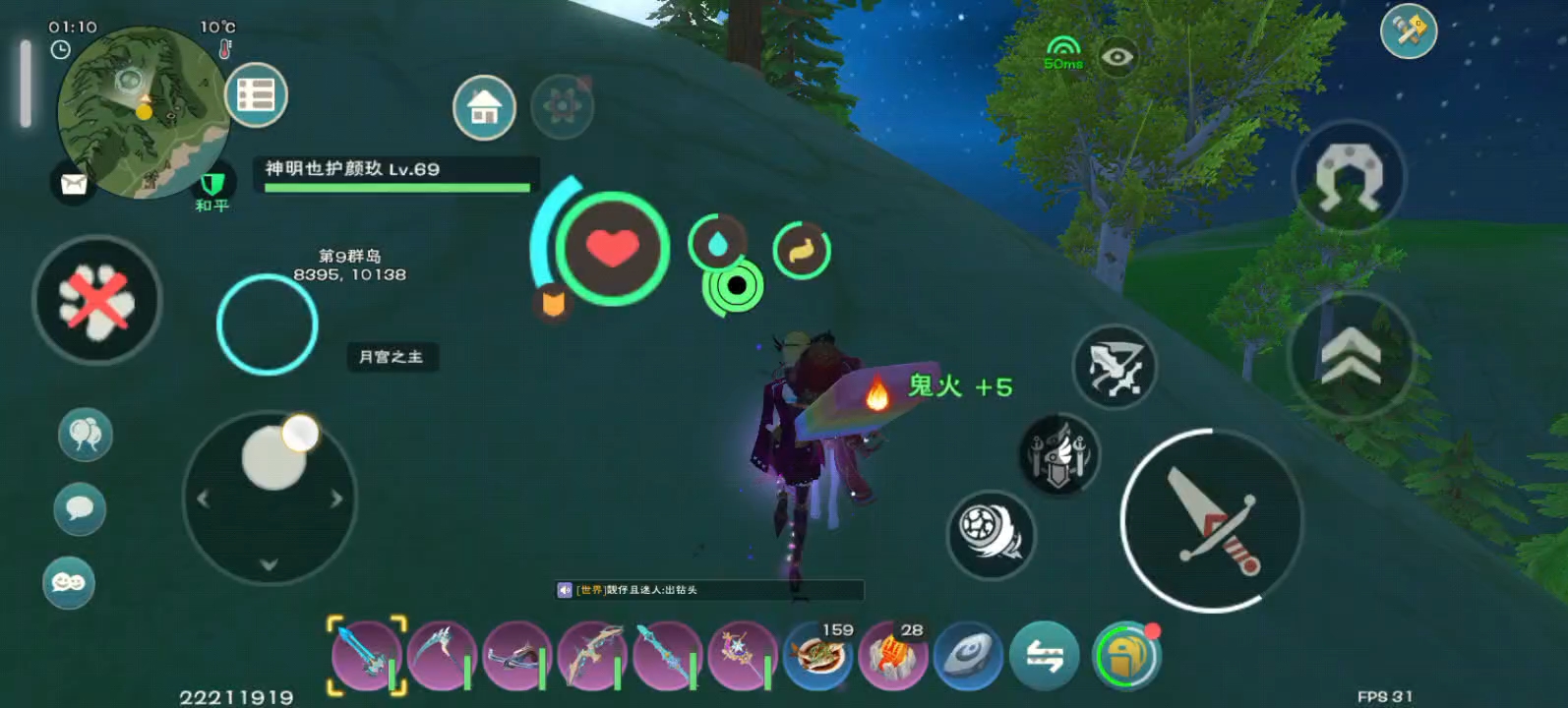Screen dimensions: 1568x708
Task: Choose the star-tipped magic staff slot
Action: pyautogui.click(x=743, y=655)
